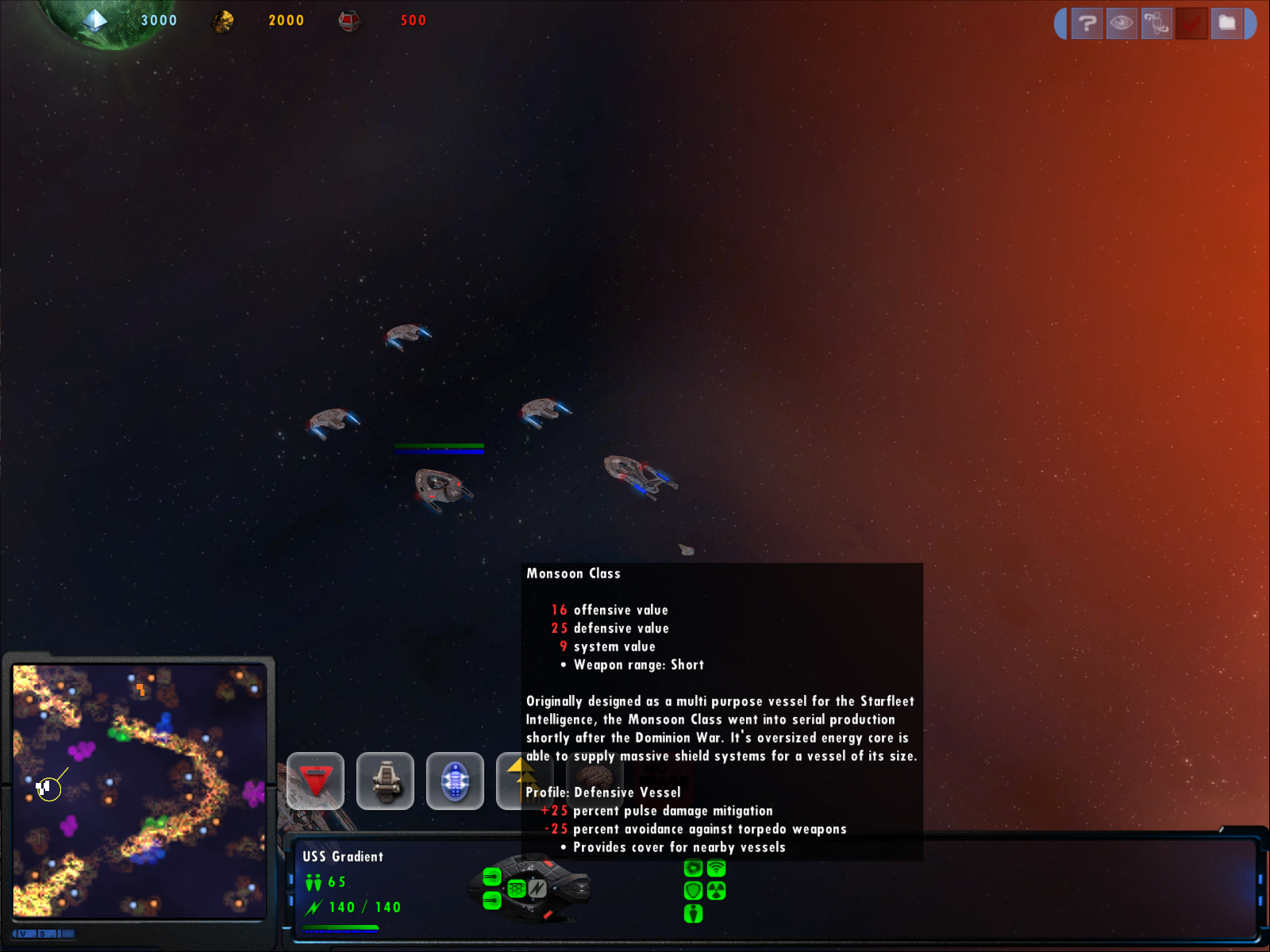Image resolution: width=1270 pixels, height=952 pixels.
Task: Click the minimap's small V button
Action: click(24, 934)
